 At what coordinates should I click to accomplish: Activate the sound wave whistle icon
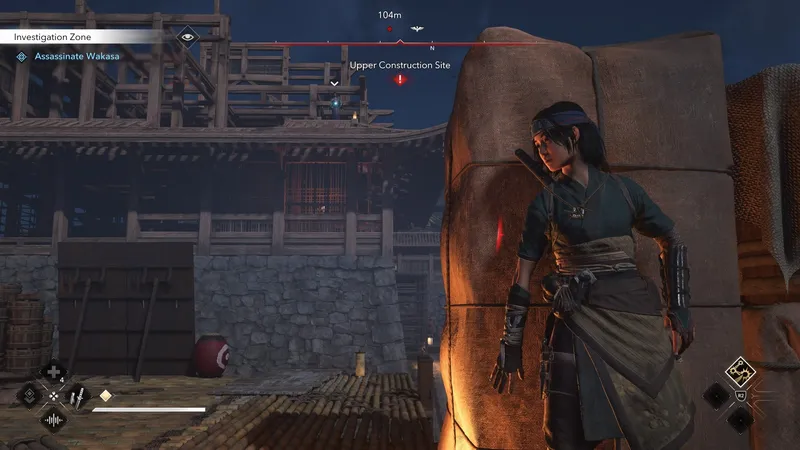point(53,419)
